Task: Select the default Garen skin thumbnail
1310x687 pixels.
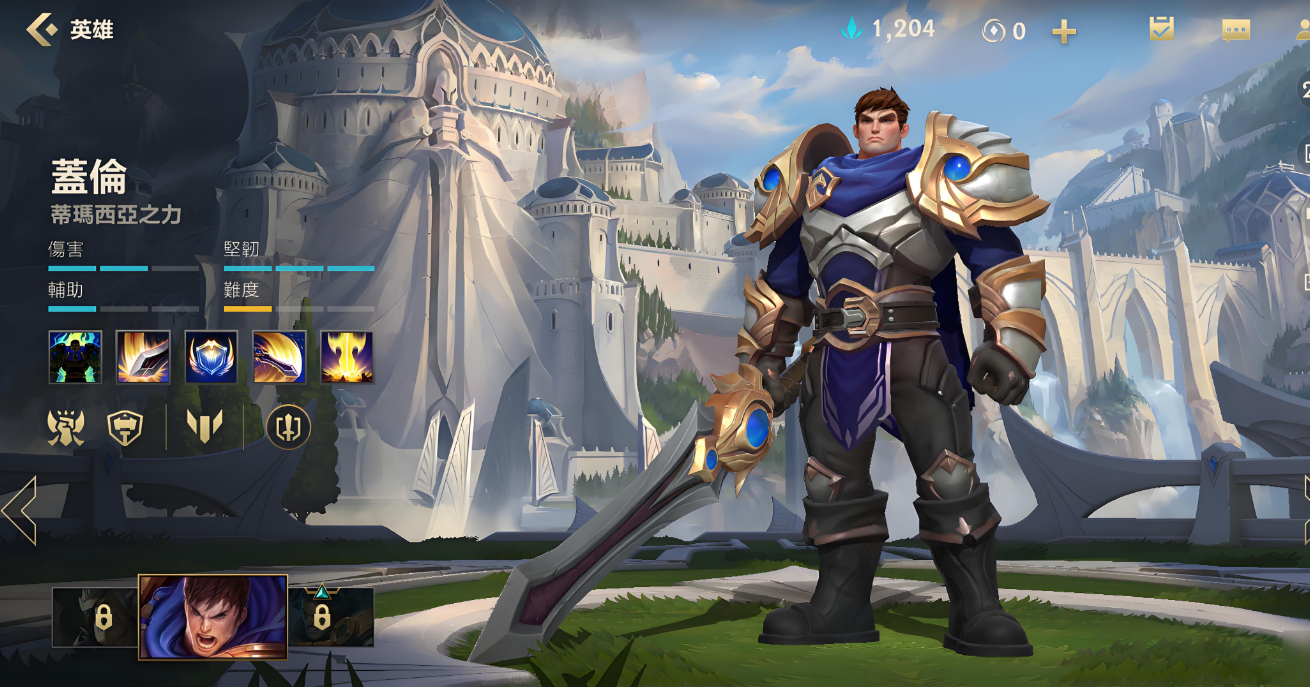Action: (x=213, y=617)
